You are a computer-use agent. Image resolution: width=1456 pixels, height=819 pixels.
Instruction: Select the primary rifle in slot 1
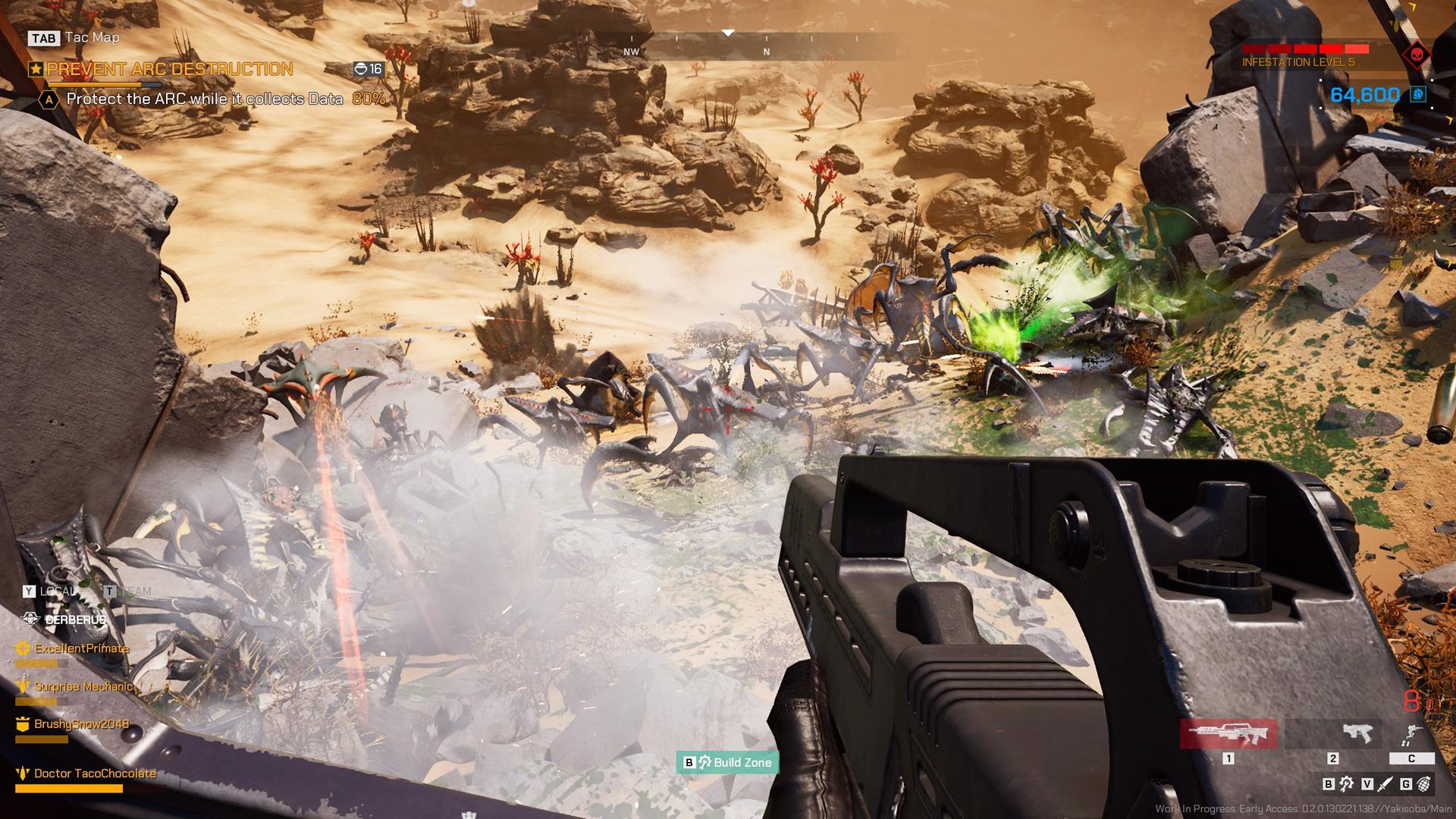point(1229,734)
